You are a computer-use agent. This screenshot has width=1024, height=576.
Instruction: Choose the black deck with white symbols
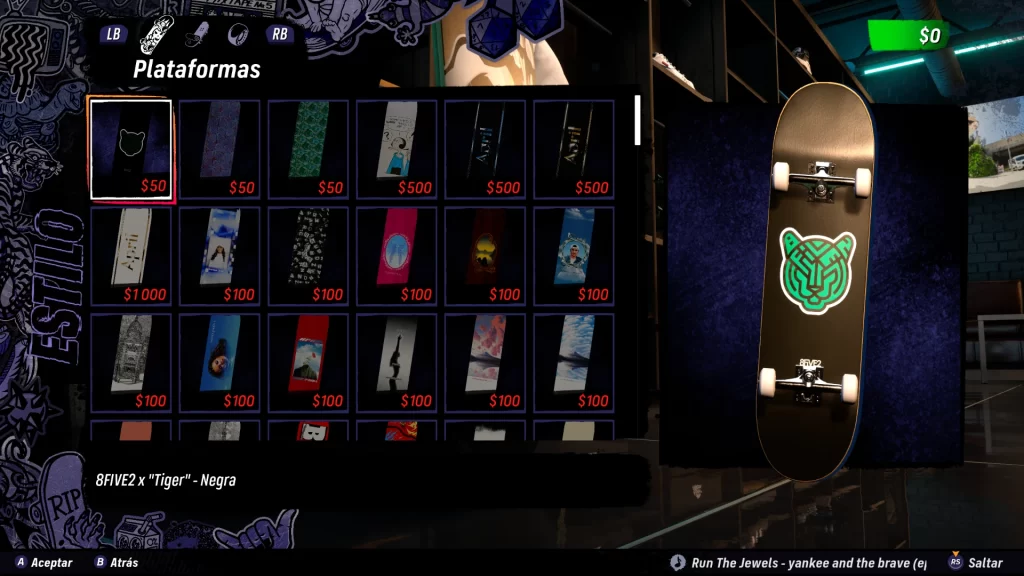tap(308, 256)
